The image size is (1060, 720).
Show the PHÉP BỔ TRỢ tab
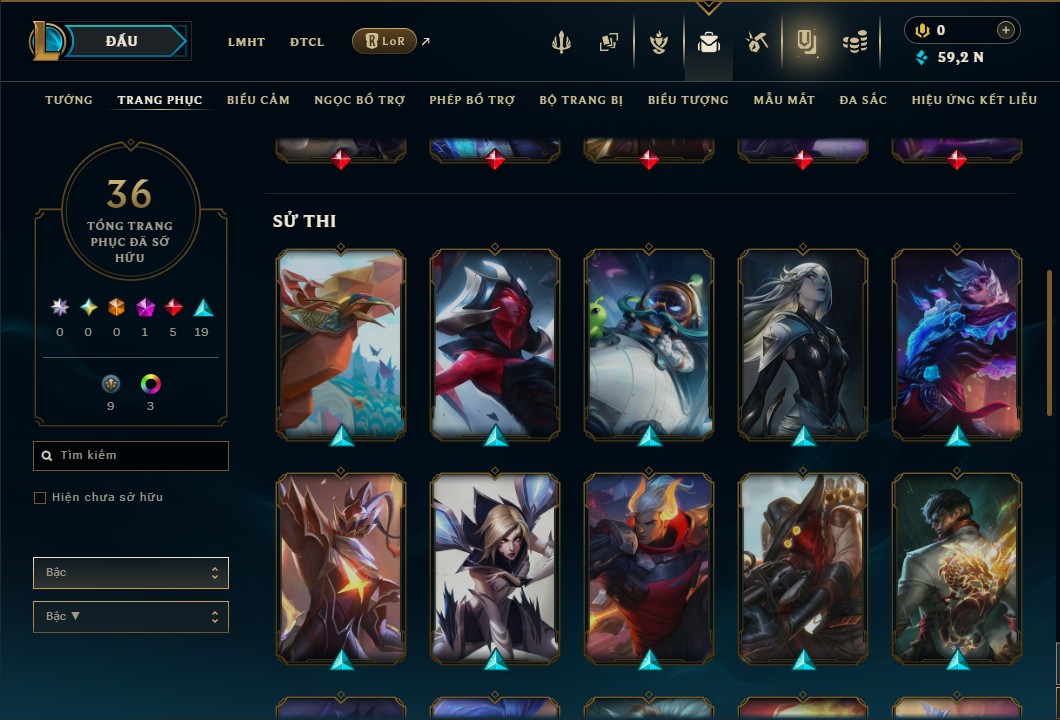click(472, 100)
